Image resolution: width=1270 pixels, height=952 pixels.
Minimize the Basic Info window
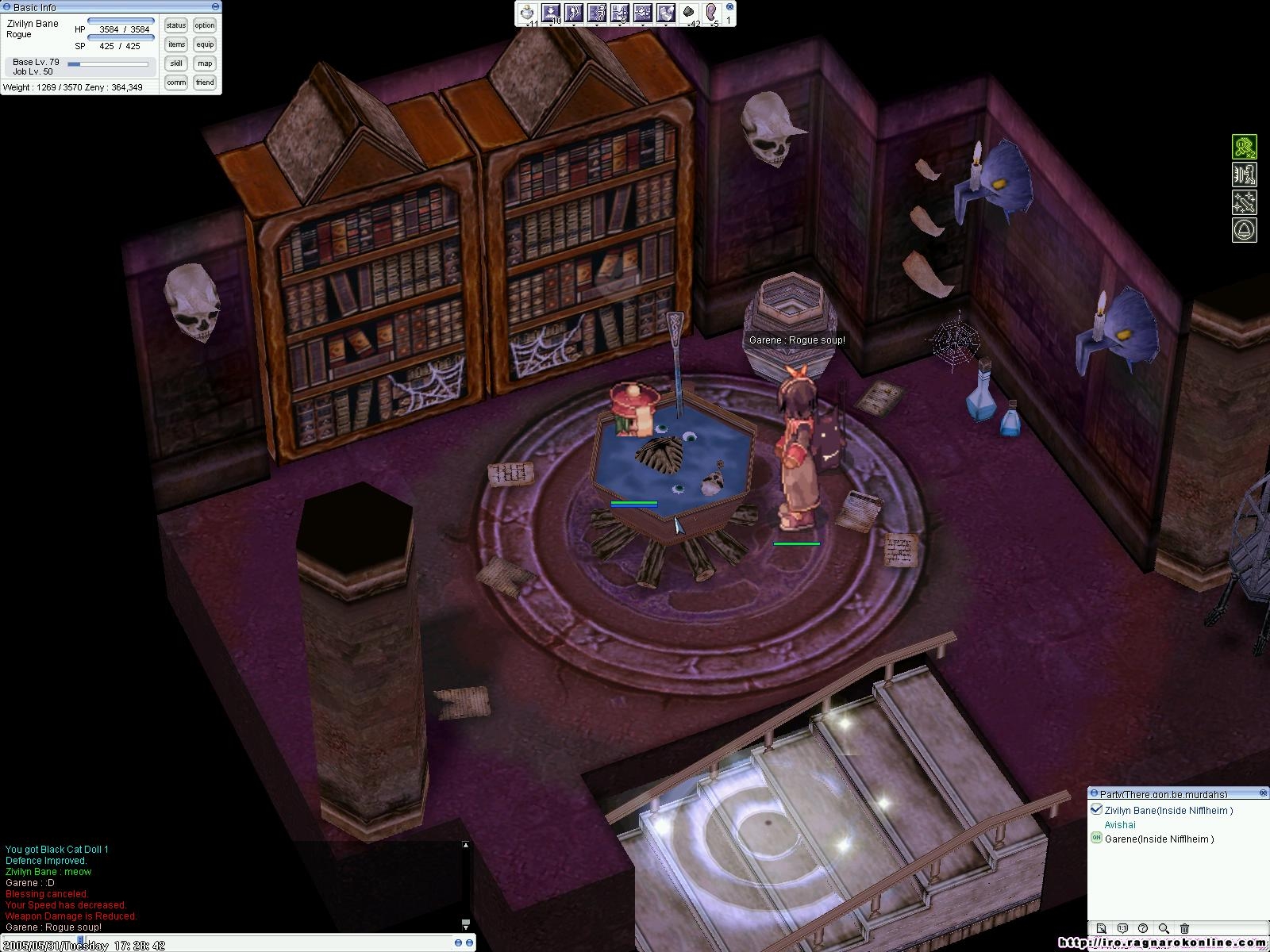click(215, 6)
